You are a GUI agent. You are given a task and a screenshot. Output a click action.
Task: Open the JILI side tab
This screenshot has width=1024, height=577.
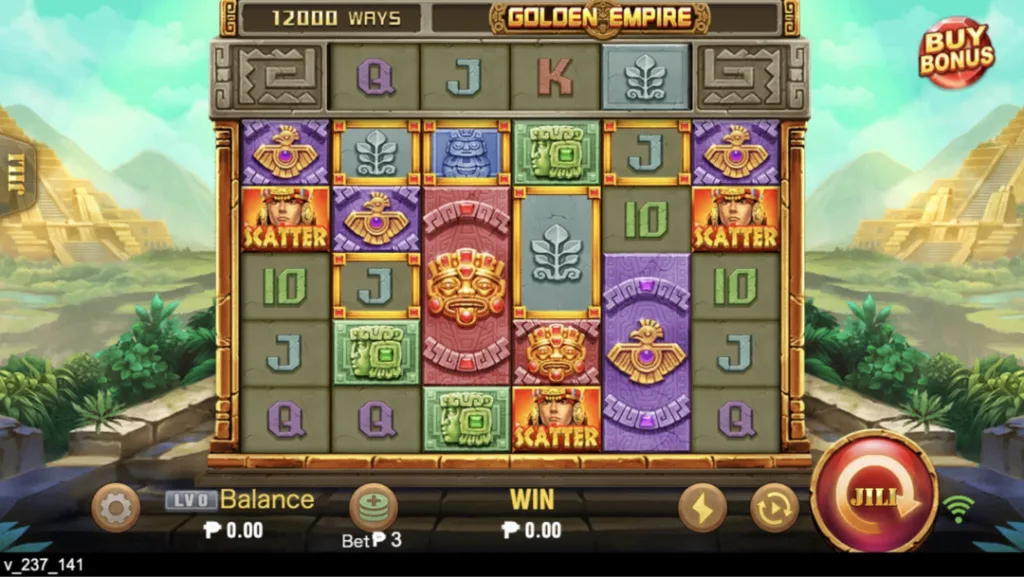[x=14, y=176]
